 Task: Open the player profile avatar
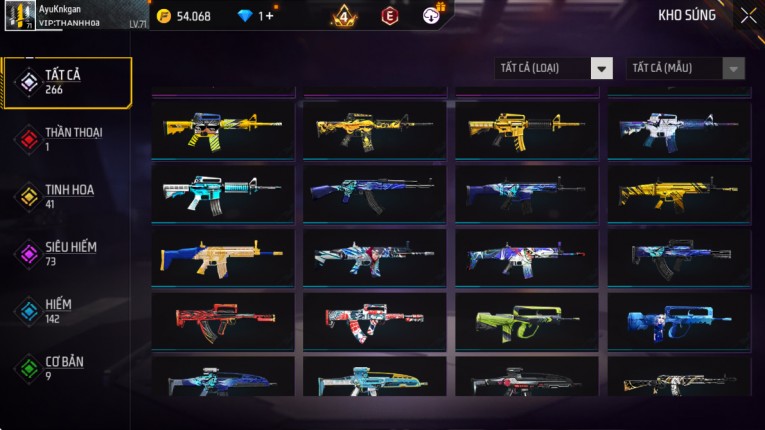(20, 16)
